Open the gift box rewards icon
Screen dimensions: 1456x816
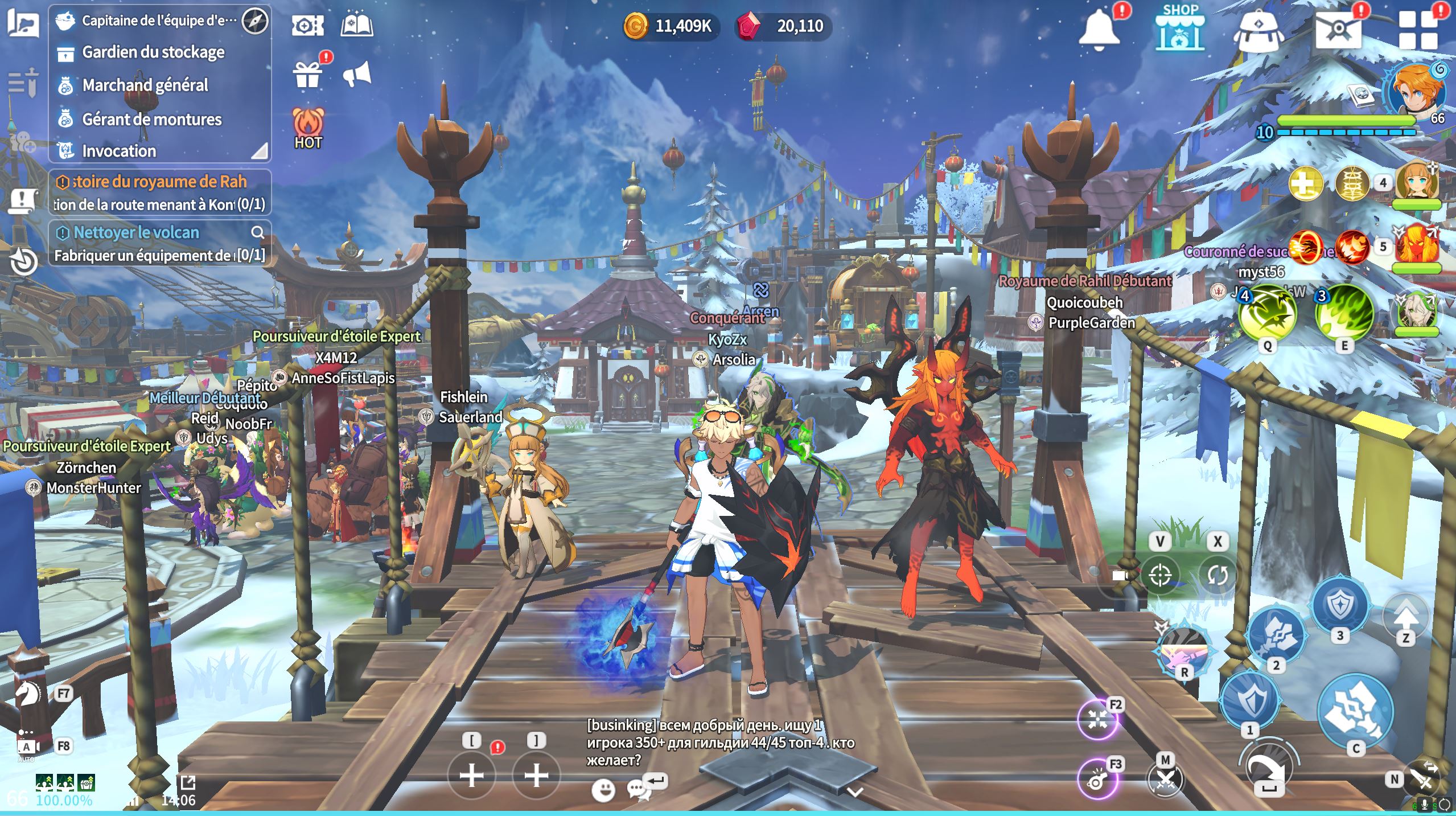pyautogui.click(x=307, y=75)
